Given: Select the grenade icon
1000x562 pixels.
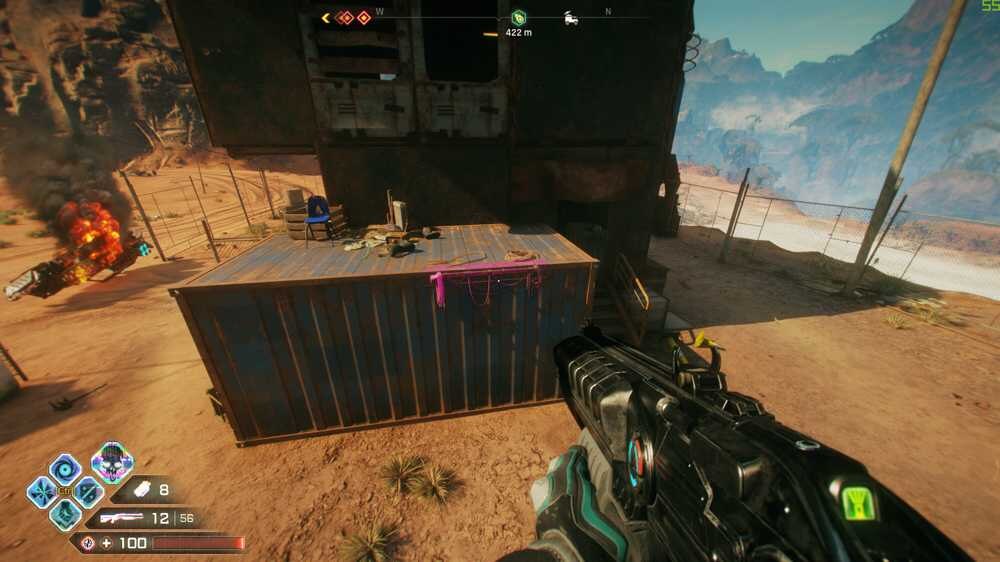Looking at the screenshot, I should point(139,491).
